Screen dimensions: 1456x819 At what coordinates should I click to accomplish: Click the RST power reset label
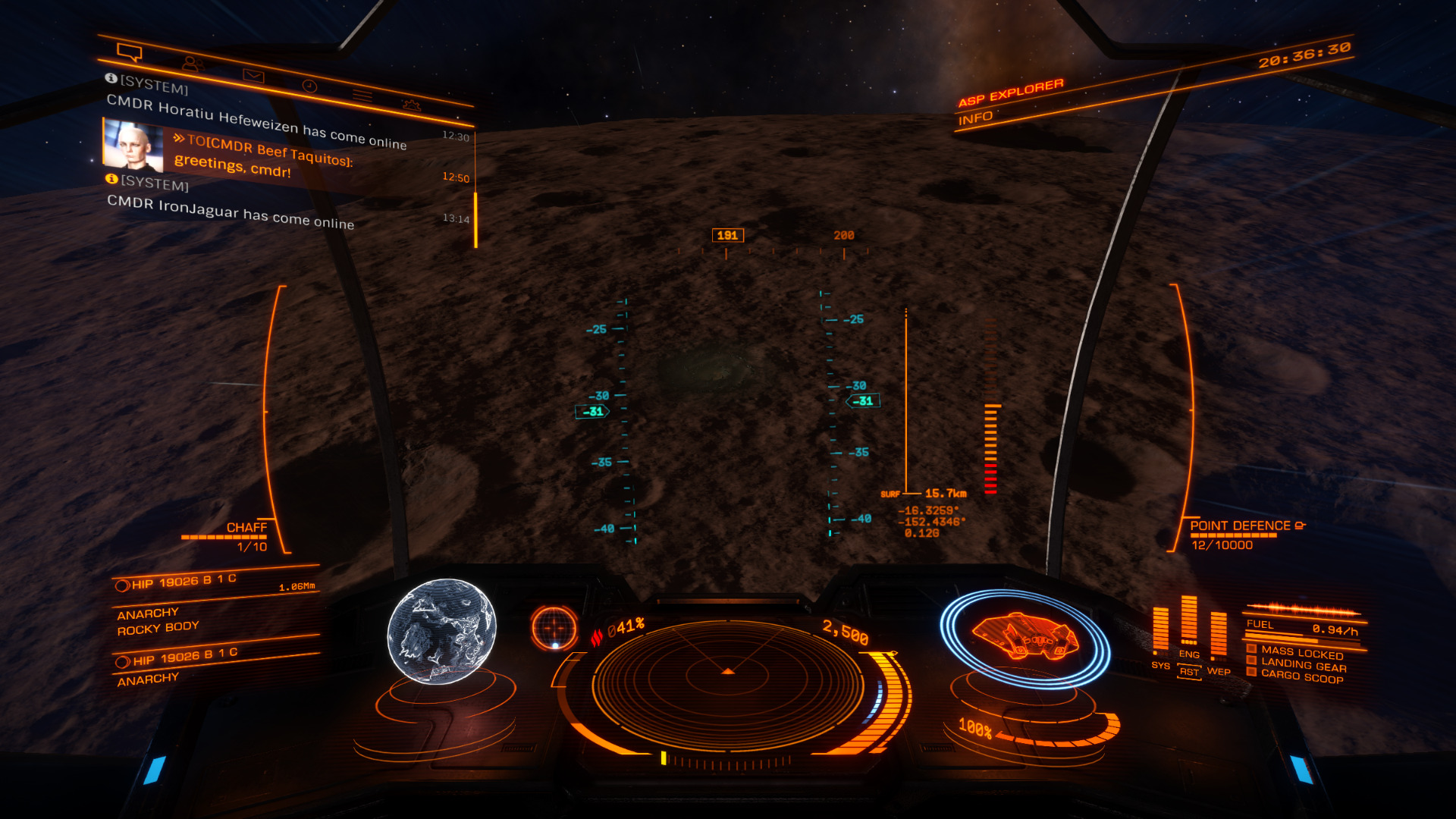pos(1189,672)
